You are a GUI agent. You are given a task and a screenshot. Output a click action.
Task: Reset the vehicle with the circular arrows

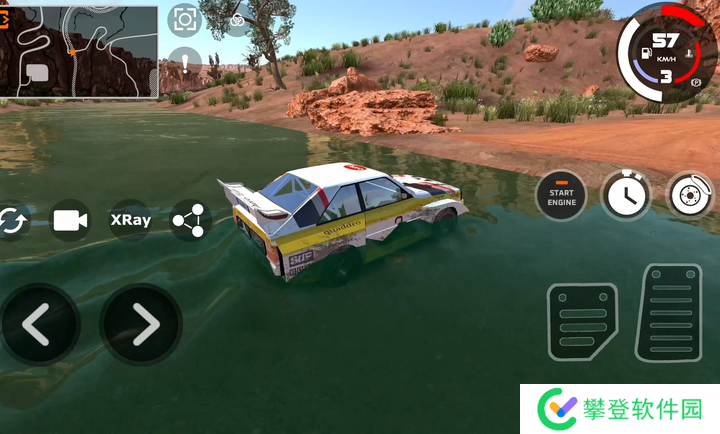12,220
